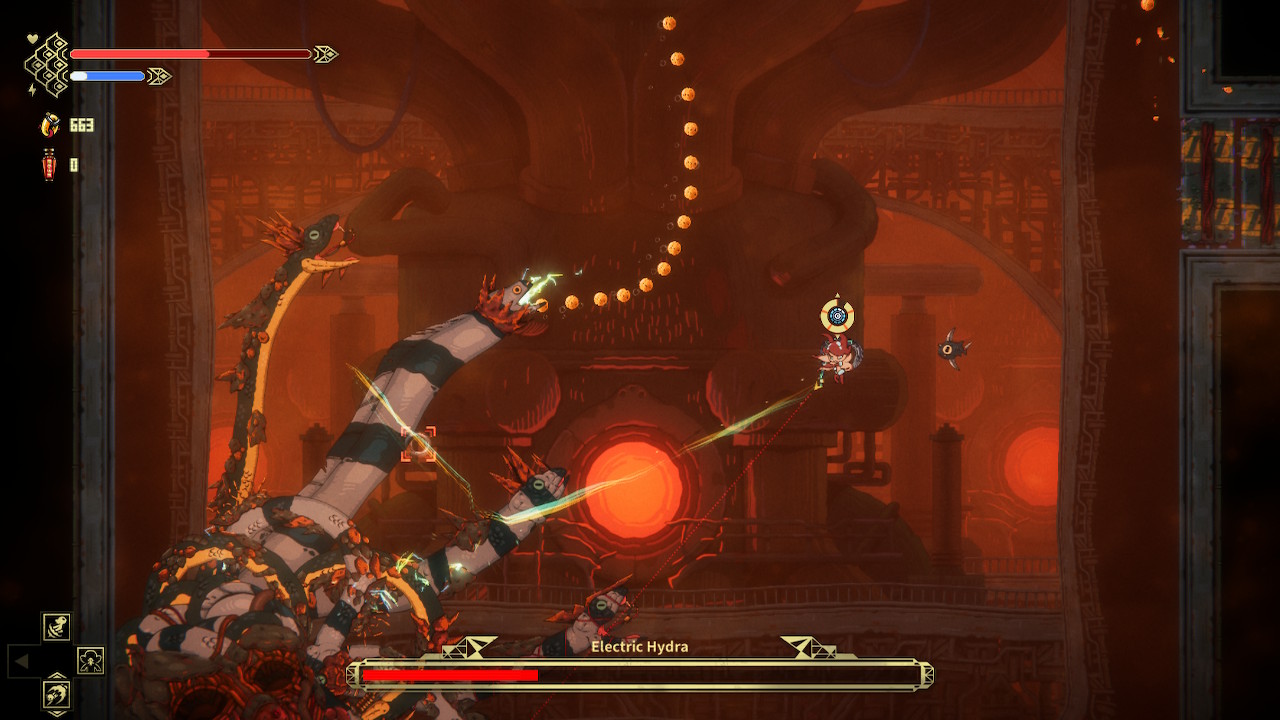Click the golden horn currency icon

point(48,125)
